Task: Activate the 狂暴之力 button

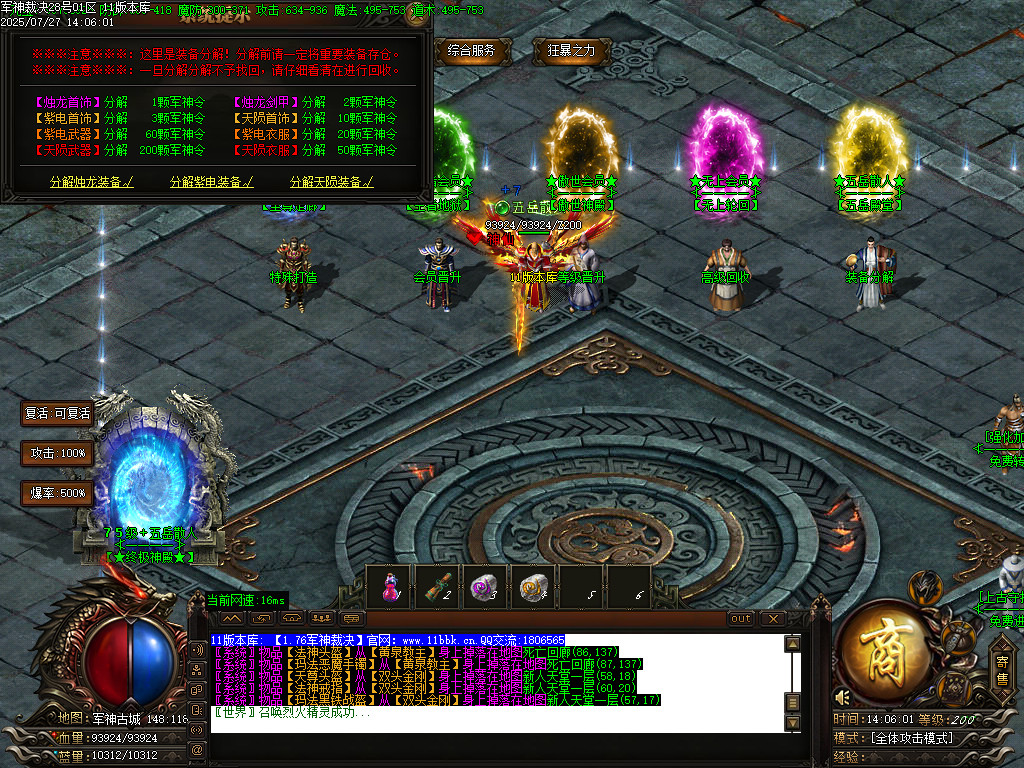Action: (571, 50)
